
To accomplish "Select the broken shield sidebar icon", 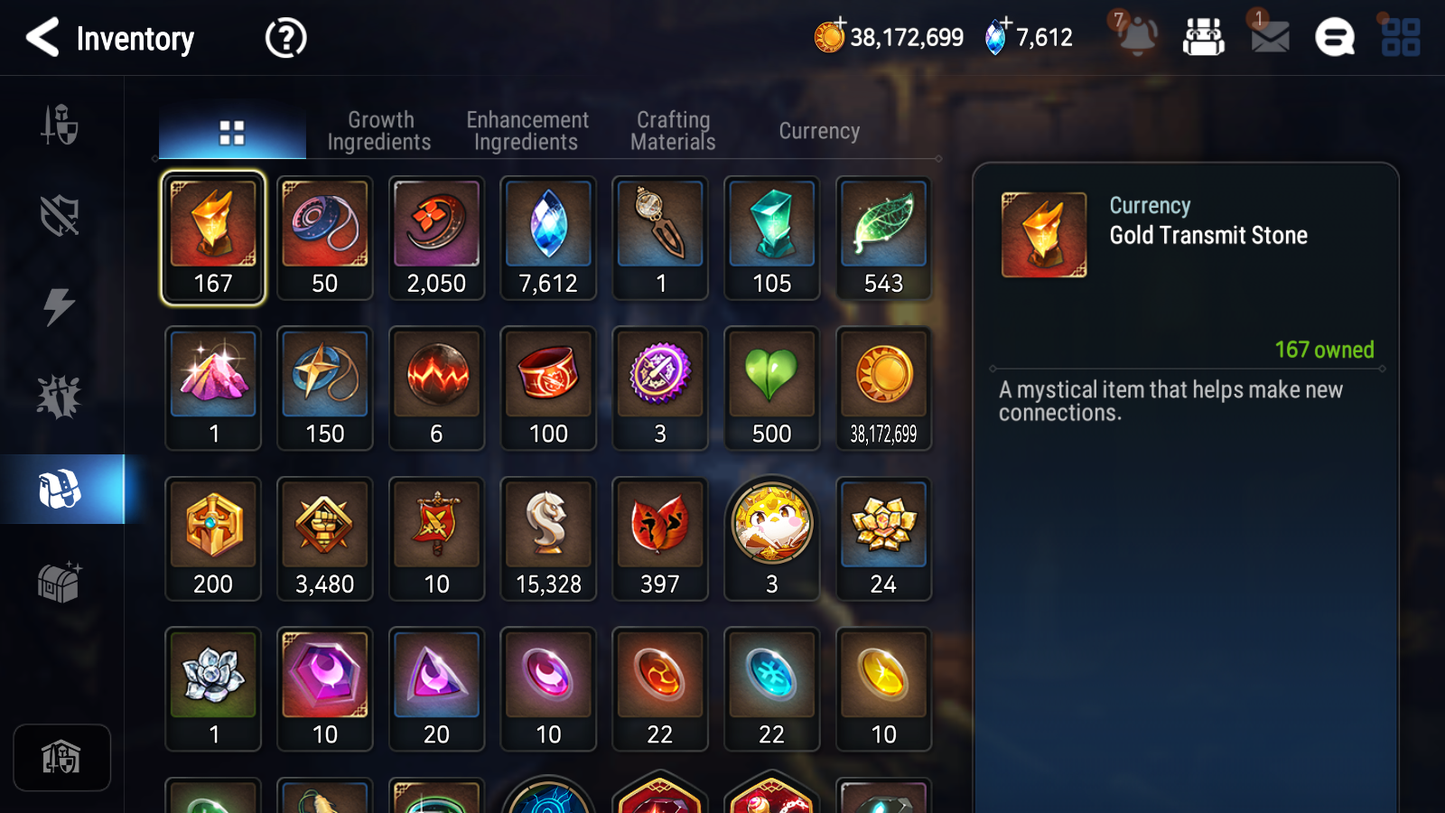I will pos(60,215).
